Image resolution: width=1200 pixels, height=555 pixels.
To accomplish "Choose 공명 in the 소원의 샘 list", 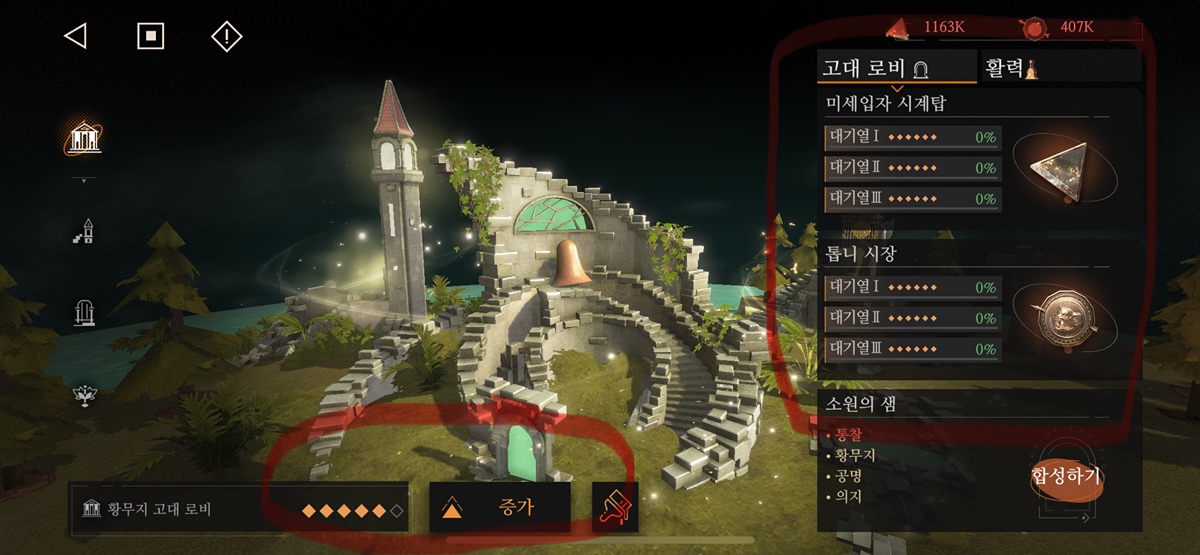I will [x=848, y=475].
